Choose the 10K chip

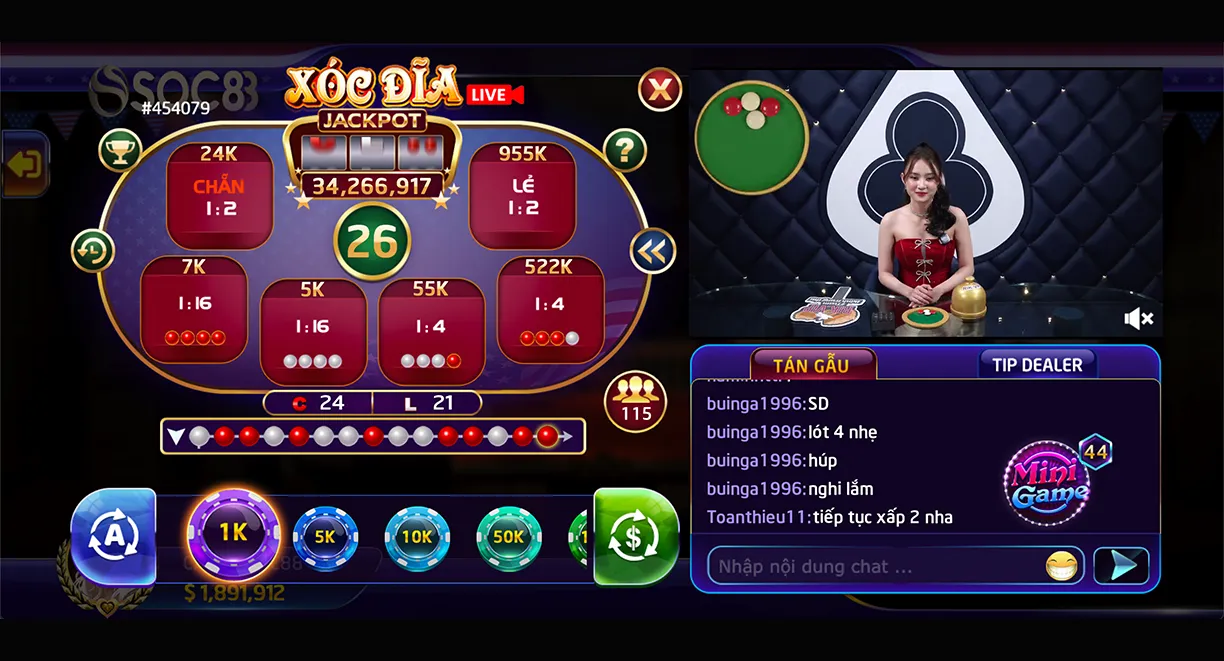(417, 537)
